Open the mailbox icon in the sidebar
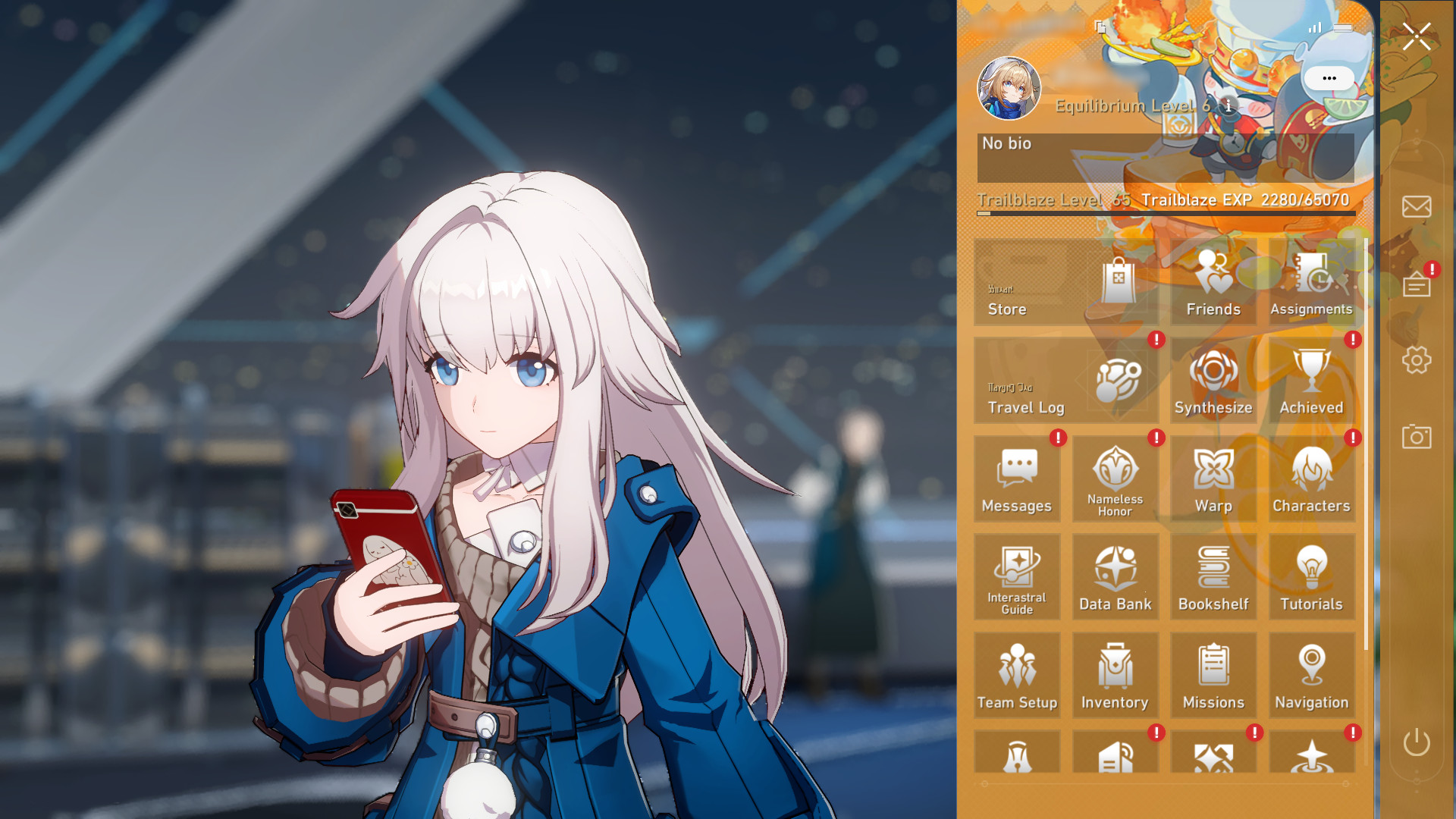Image resolution: width=1456 pixels, height=819 pixels. coord(1415,205)
